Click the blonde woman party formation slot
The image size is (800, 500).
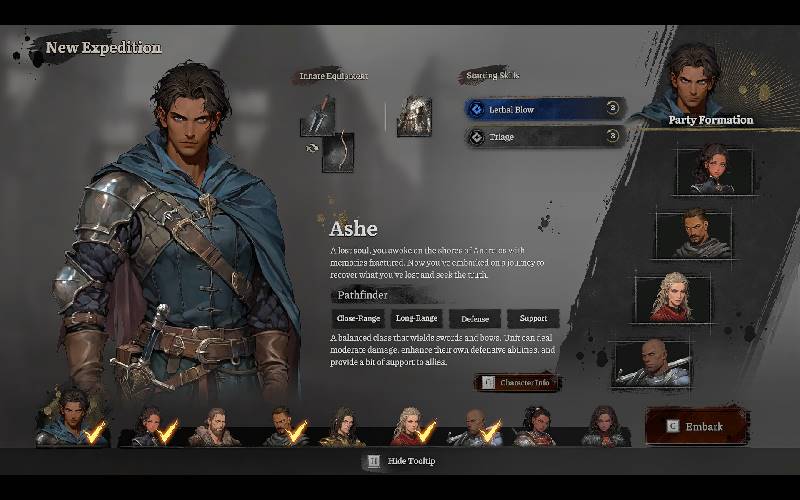[x=672, y=298]
